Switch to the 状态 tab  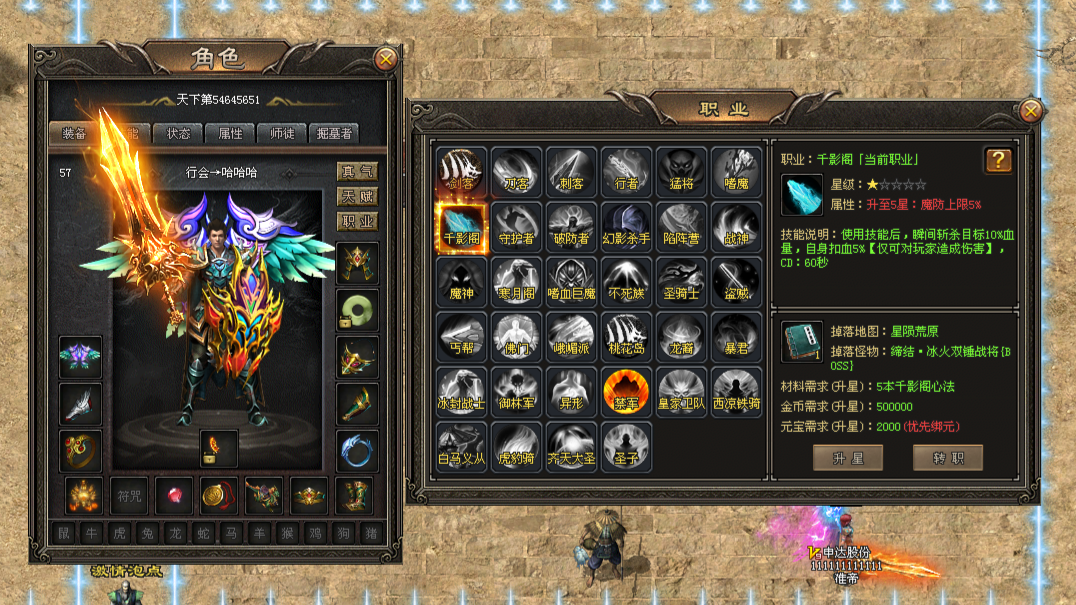178,133
